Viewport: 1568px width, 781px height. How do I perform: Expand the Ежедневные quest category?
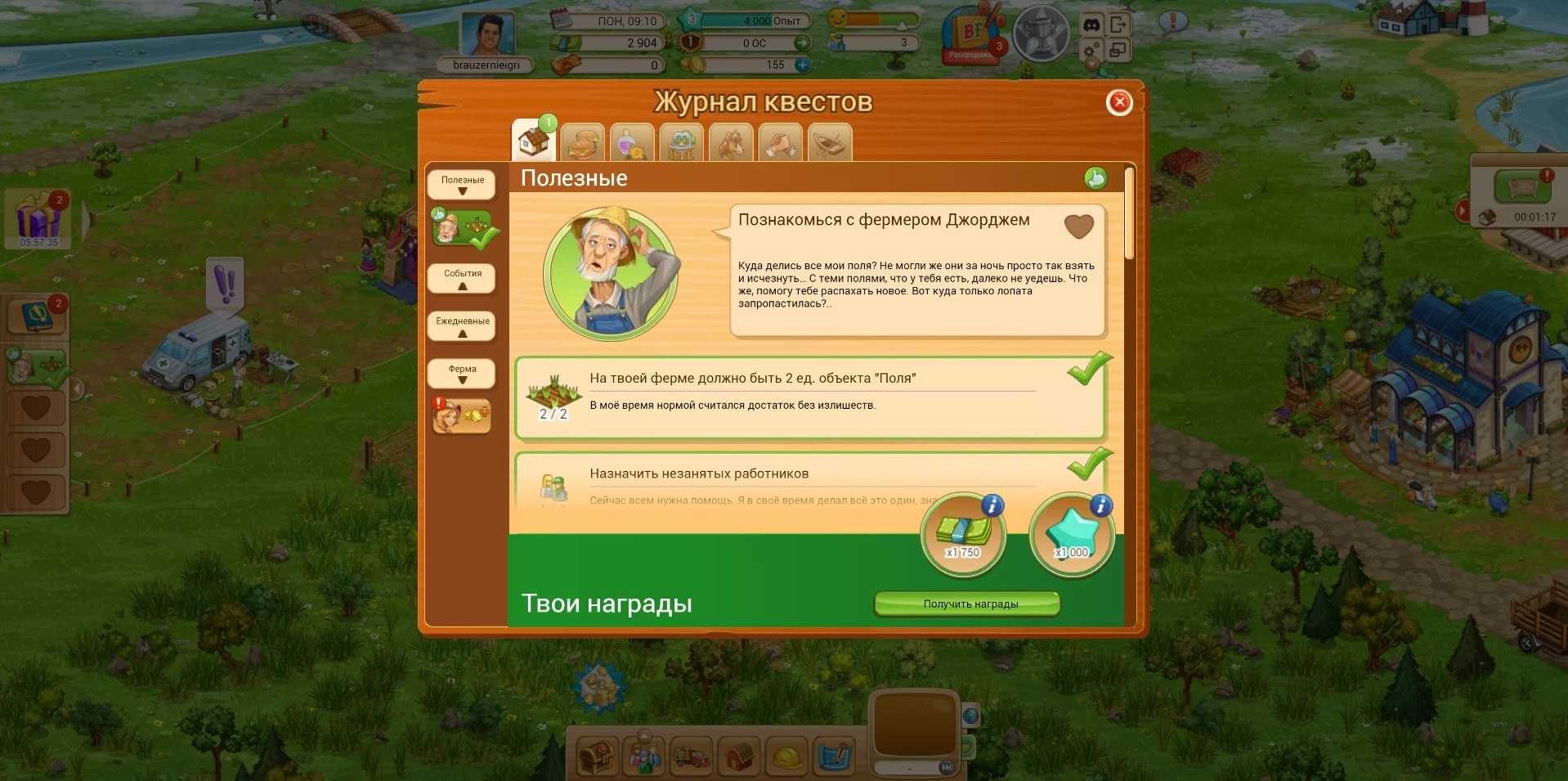point(462,326)
